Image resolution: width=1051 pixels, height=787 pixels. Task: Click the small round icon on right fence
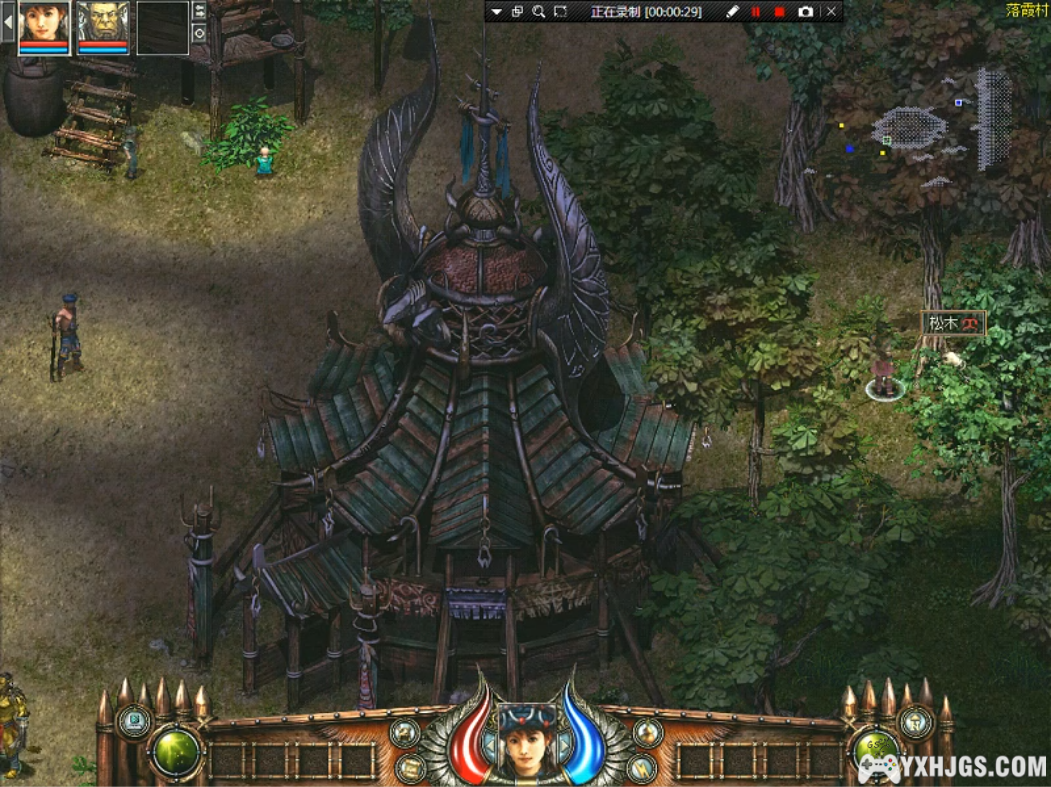click(x=915, y=722)
